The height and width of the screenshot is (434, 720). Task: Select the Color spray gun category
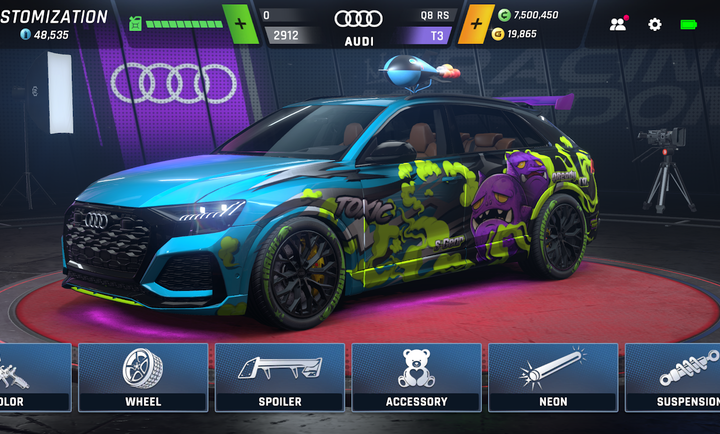[x=30, y=377]
